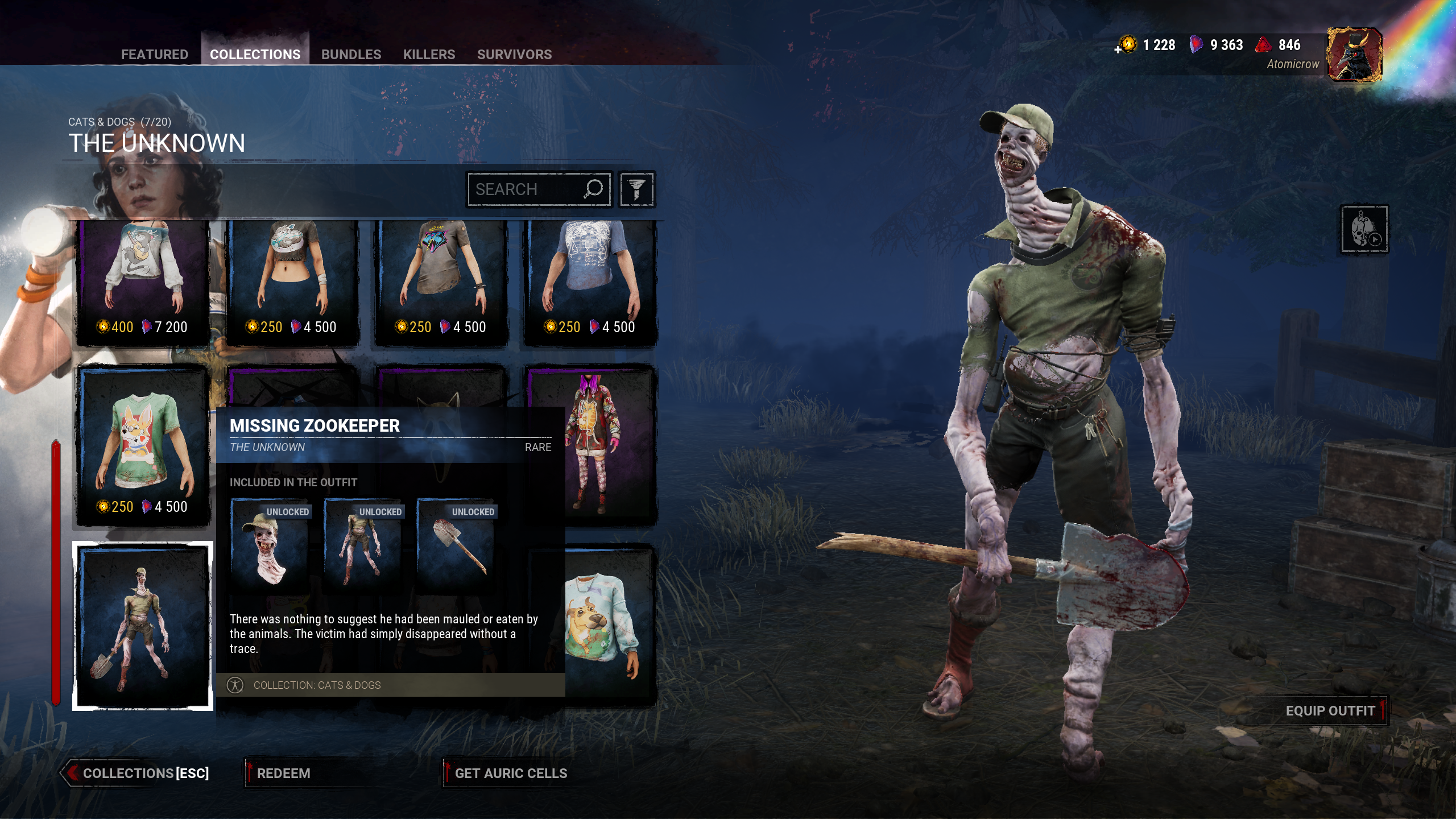1456x819 pixels.
Task: Choose the Missing Zookeeper outfit tile
Action: click(x=143, y=626)
